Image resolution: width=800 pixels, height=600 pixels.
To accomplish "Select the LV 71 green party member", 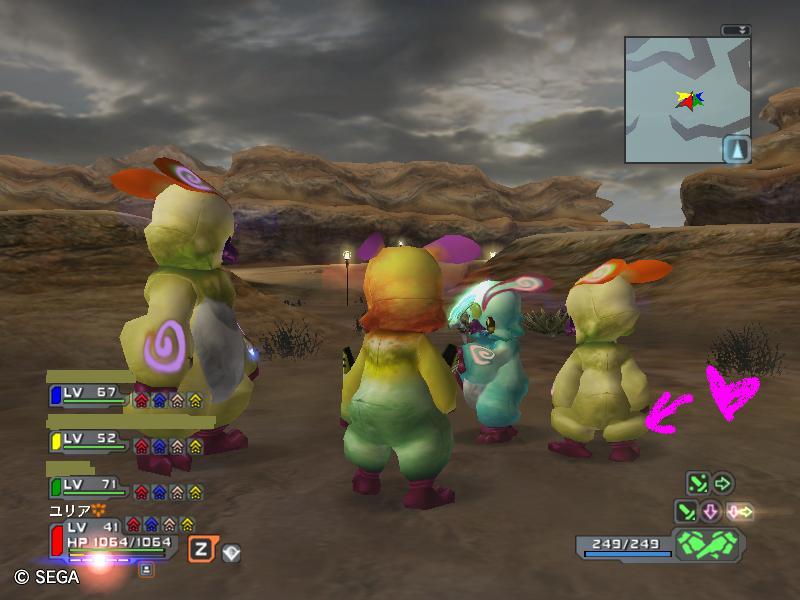I will point(90,488).
